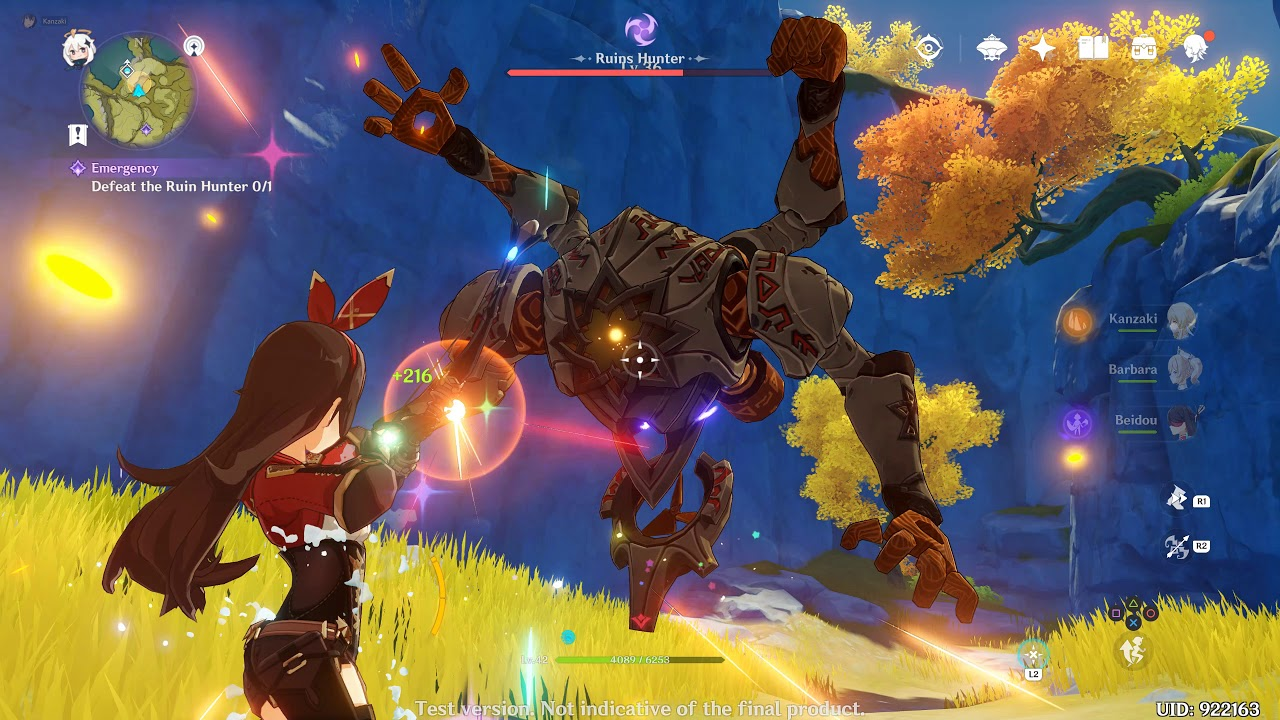Screen dimensions: 1280x720
Task: Use the elemental skill icon labeled R1
Action: click(x=1178, y=499)
